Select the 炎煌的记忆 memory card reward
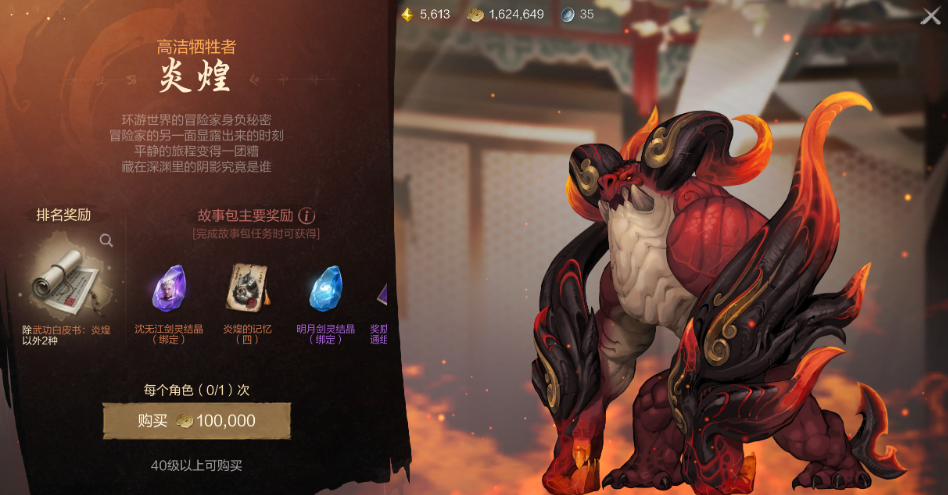This screenshot has height=495, width=948. [x=247, y=289]
